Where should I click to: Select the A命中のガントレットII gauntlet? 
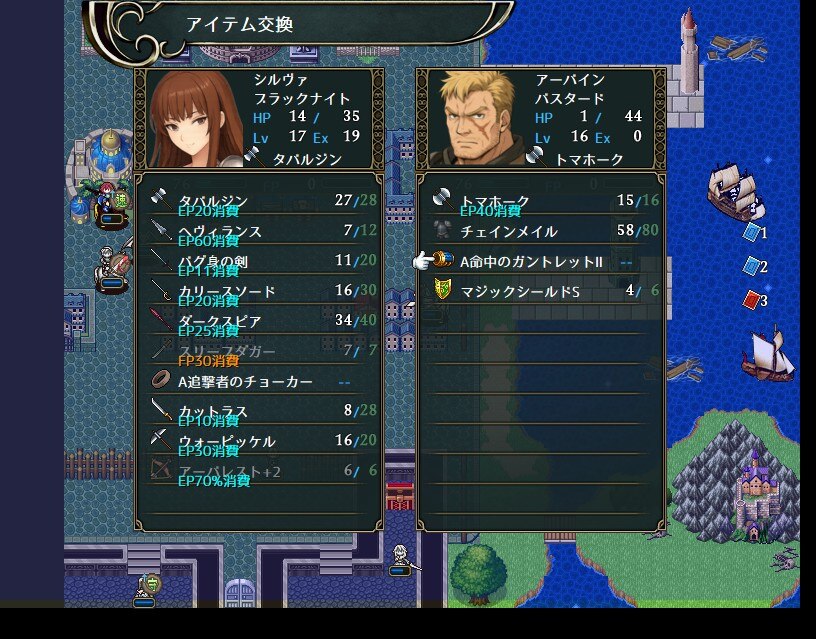(x=540, y=261)
